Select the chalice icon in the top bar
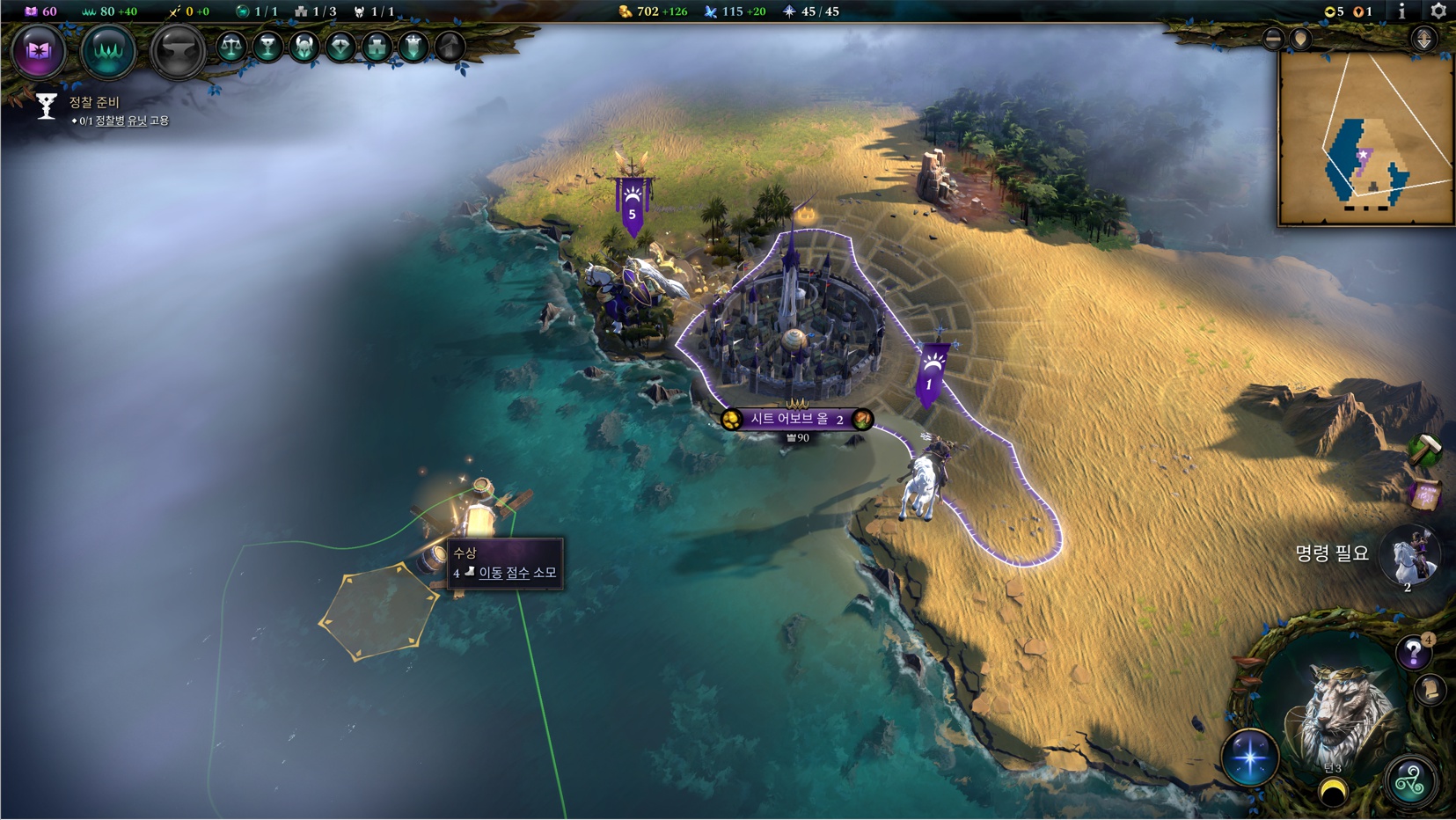This screenshot has width=1456, height=820. (267, 47)
